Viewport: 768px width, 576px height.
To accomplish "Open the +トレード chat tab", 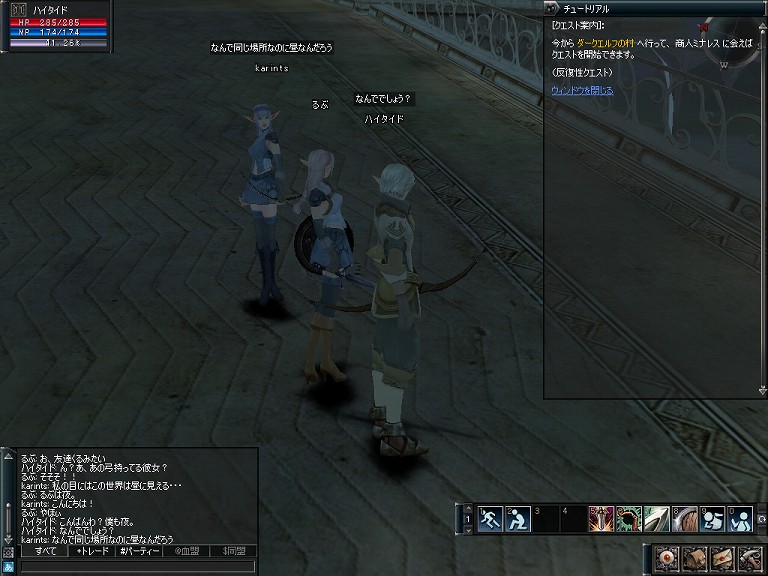I will click(x=93, y=551).
